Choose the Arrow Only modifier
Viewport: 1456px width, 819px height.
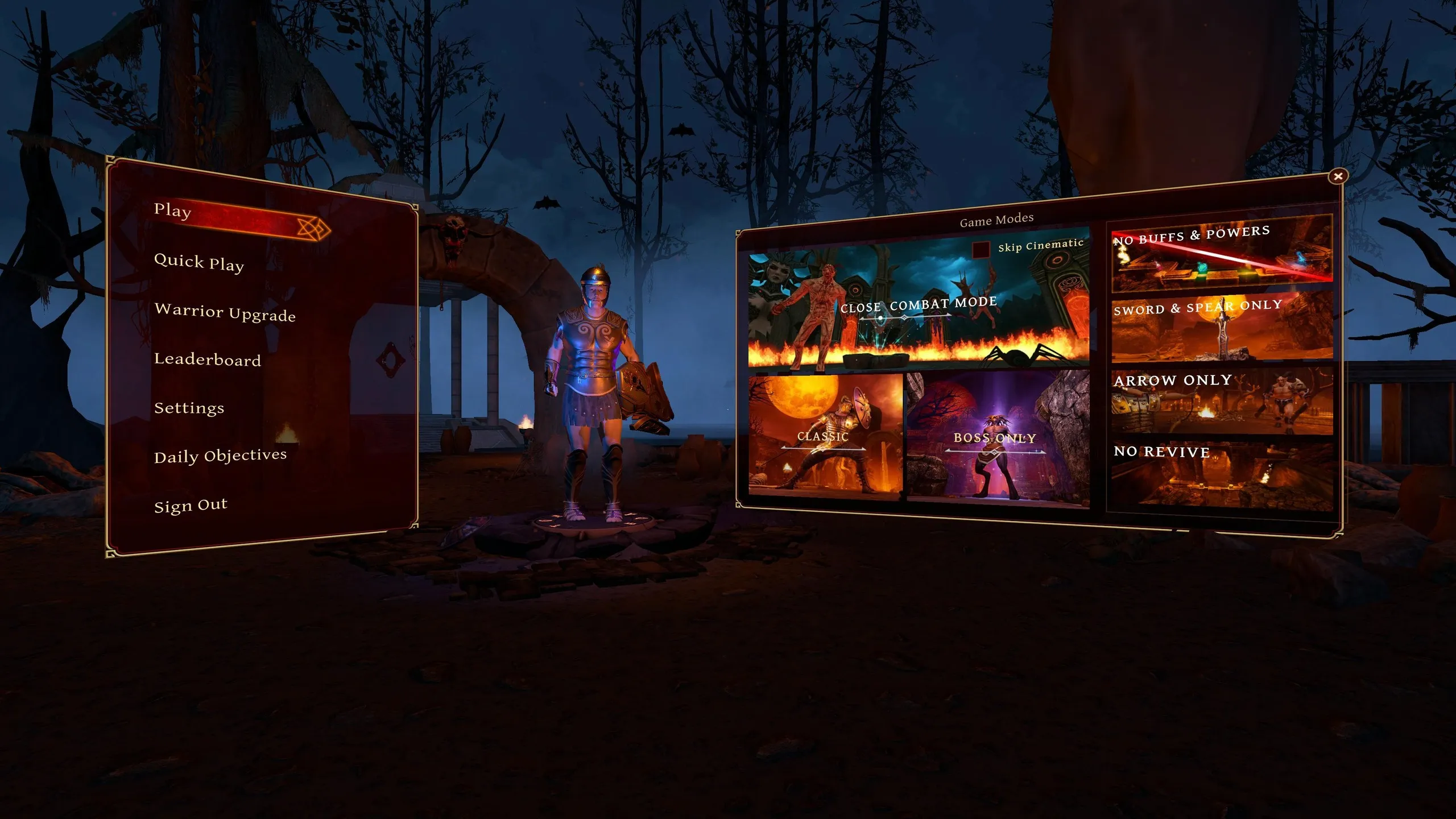1222,400
